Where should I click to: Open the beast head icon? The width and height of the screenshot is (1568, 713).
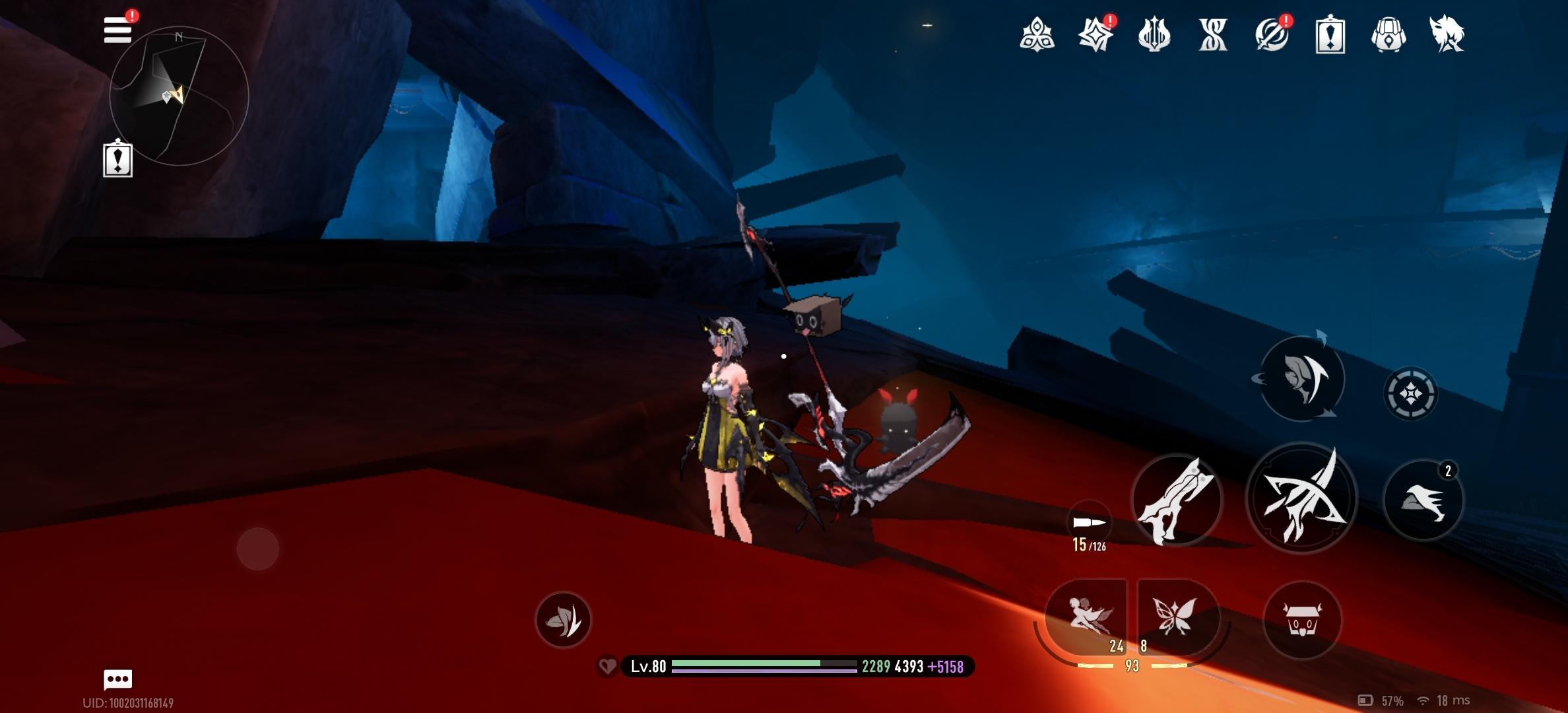pyautogui.click(x=1447, y=34)
